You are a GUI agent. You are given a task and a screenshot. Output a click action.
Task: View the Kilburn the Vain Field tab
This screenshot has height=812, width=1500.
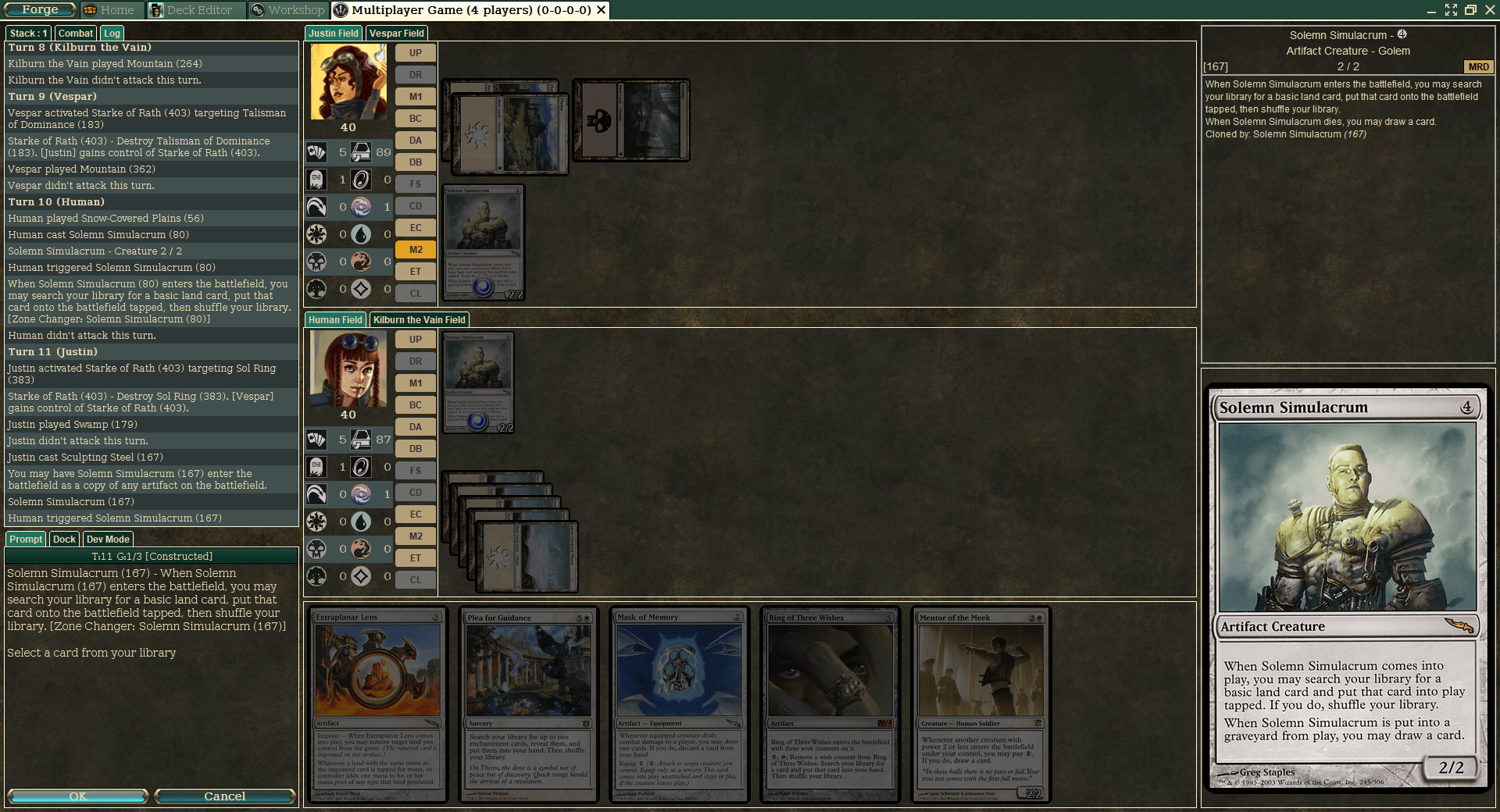click(419, 320)
